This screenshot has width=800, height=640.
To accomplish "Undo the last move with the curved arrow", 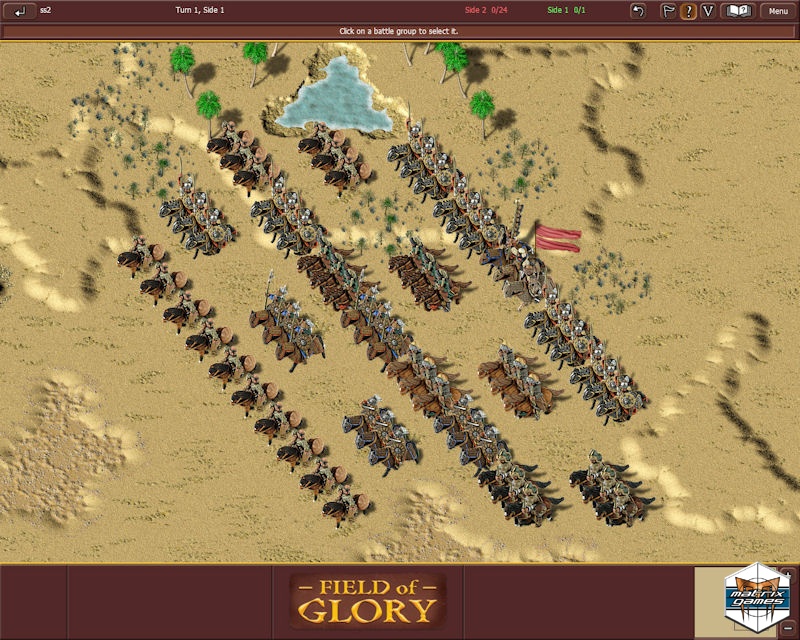I will tap(638, 11).
